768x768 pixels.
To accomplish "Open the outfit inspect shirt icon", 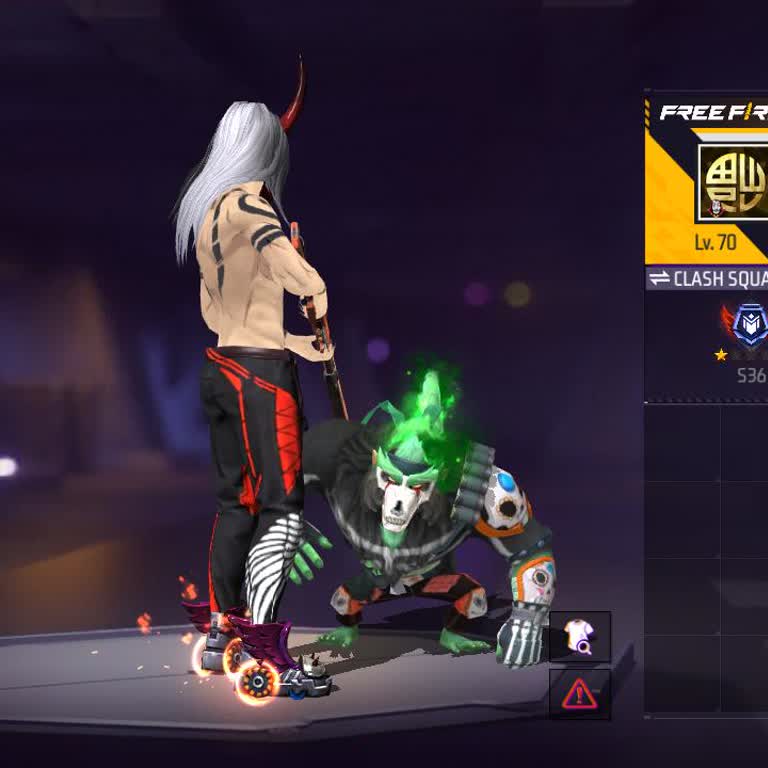I will click(x=579, y=637).
